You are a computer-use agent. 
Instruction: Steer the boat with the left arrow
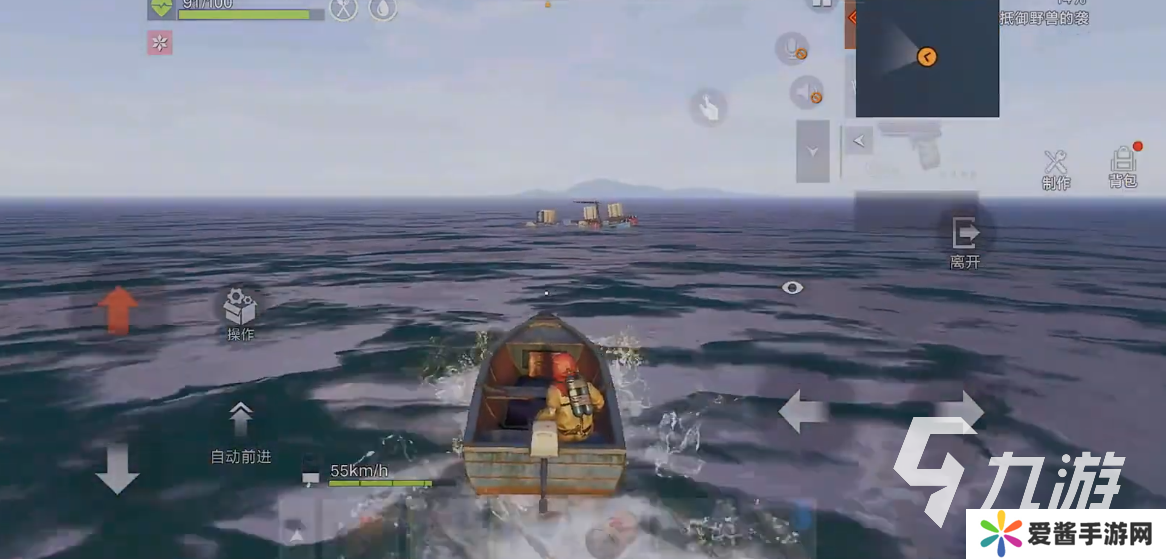tap(803, 411)
